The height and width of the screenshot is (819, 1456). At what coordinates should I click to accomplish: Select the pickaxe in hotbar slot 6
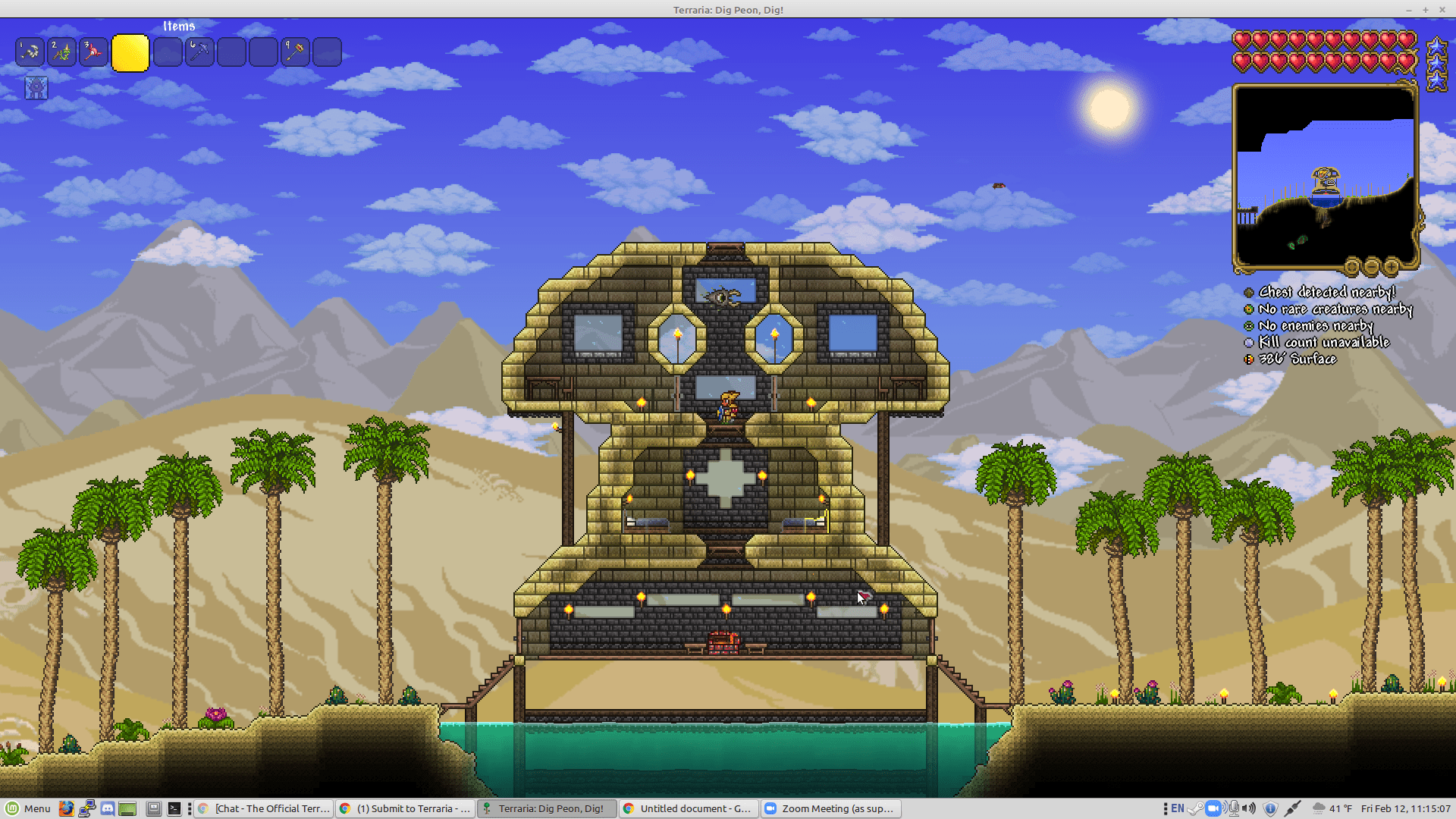199,51
